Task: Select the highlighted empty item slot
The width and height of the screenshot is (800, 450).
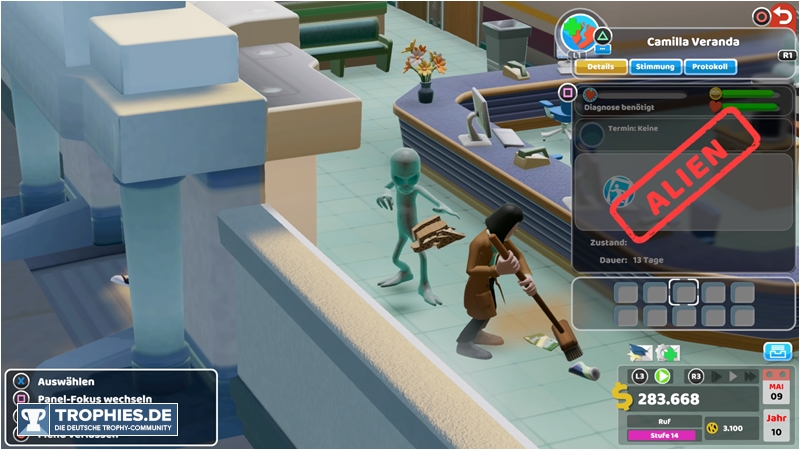Action: pos(685,292)
